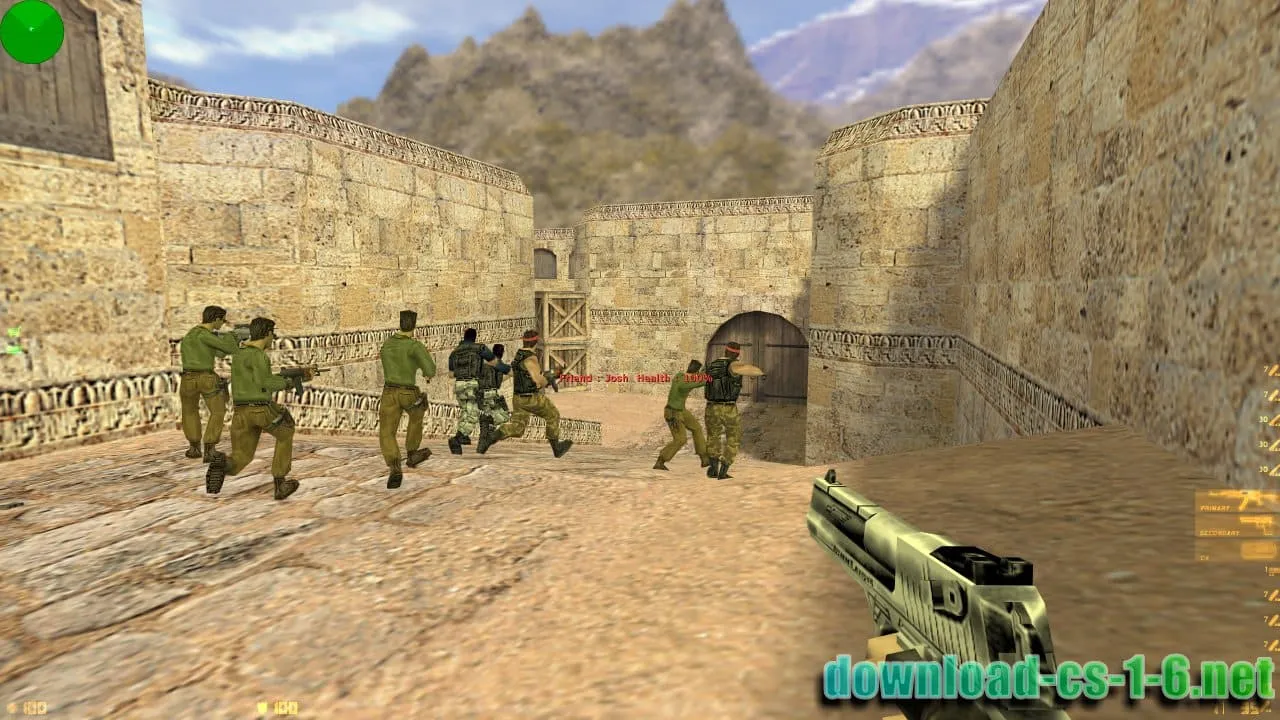
Task: Click the green radar circle top left
Action: tap(31, 31)
